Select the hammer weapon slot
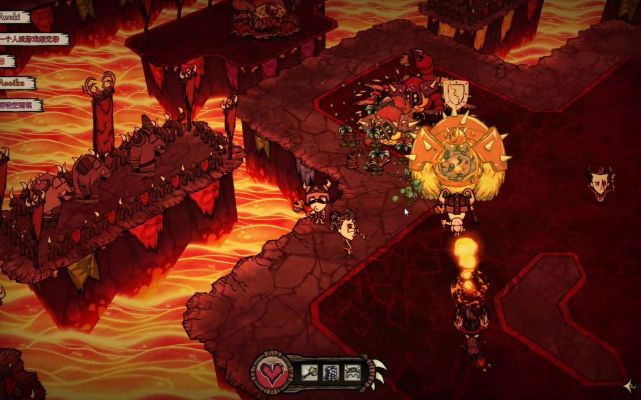 (310, 374)
